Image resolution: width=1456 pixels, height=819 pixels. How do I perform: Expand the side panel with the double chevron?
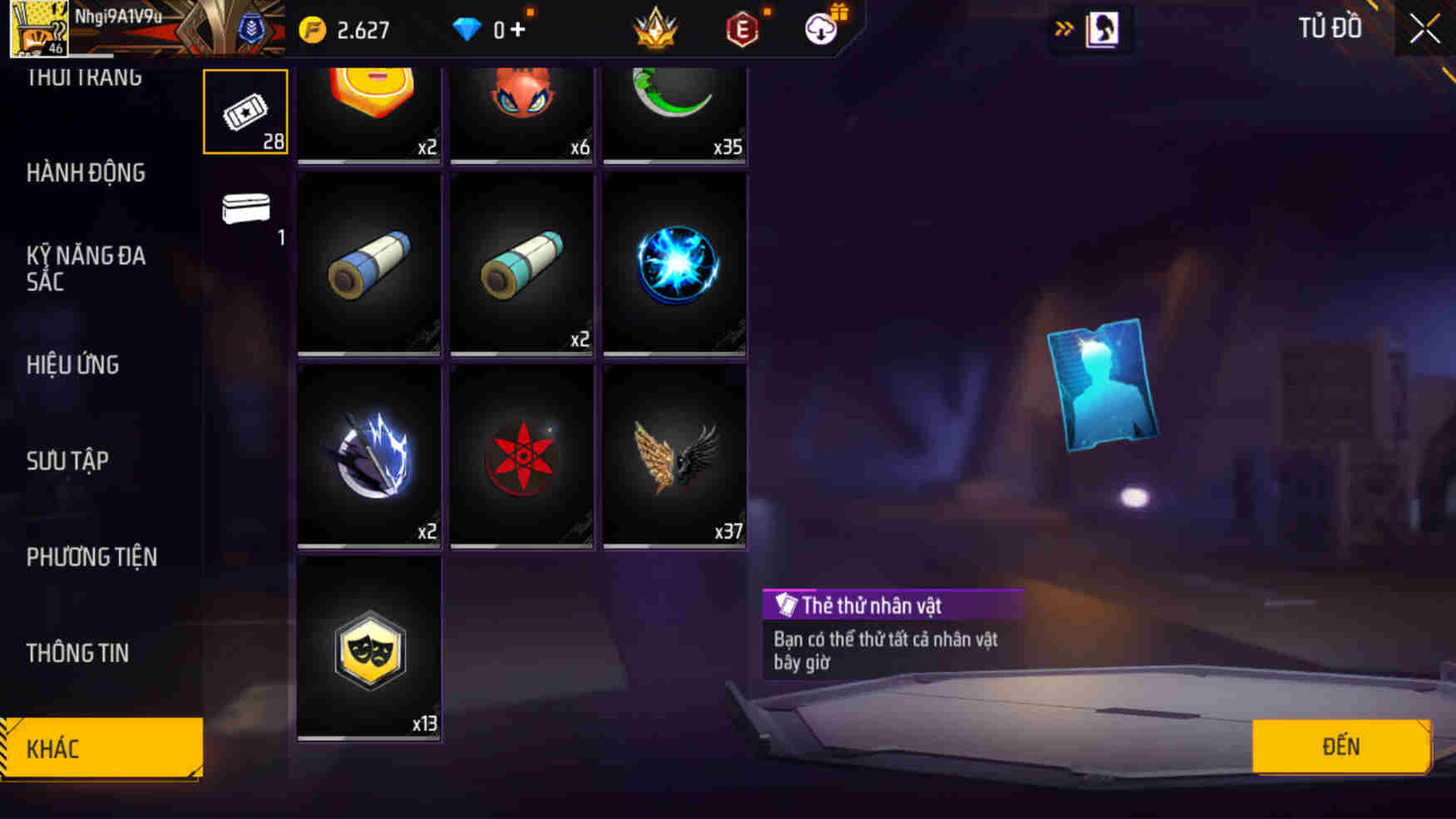1065,27
